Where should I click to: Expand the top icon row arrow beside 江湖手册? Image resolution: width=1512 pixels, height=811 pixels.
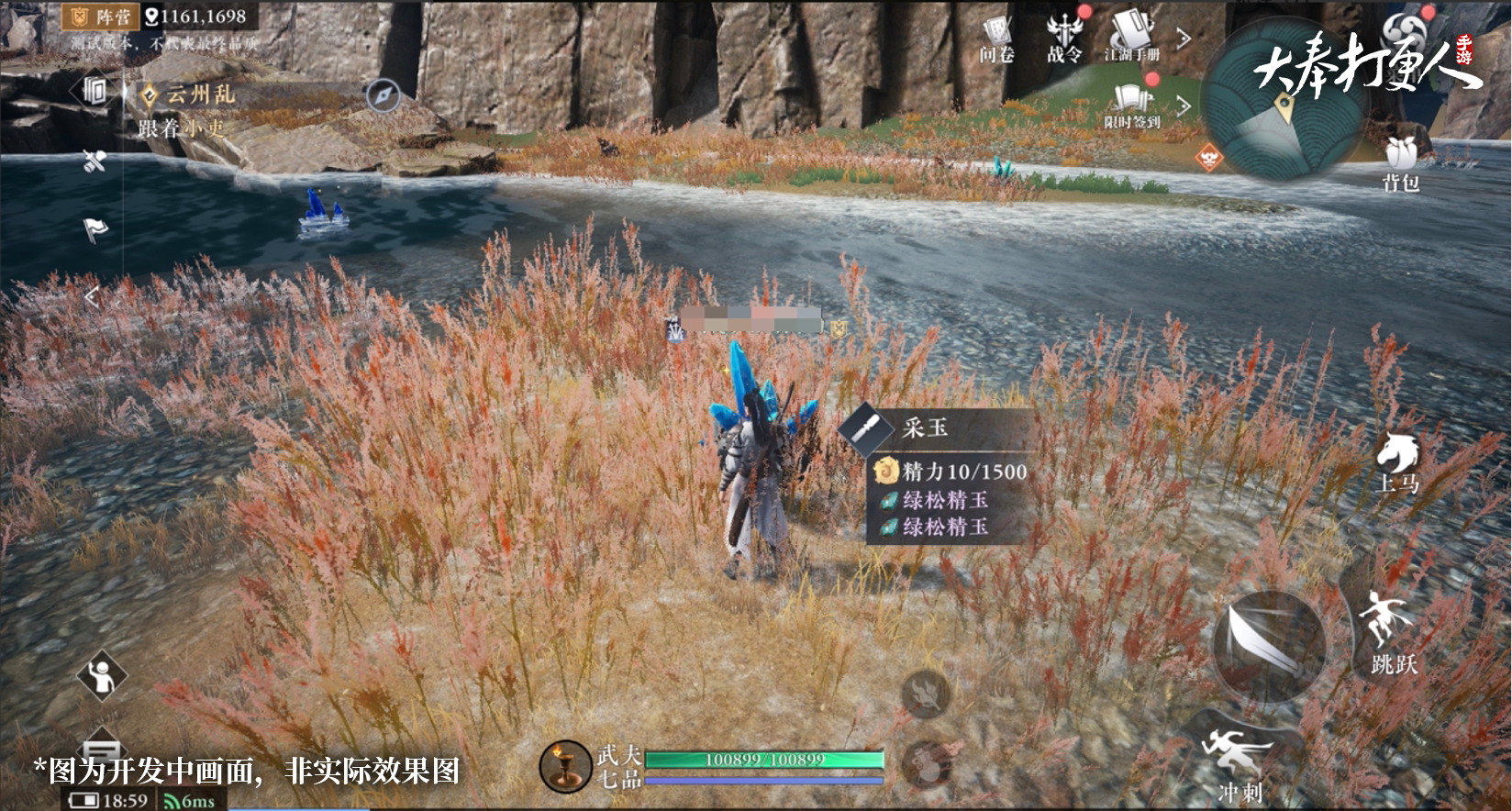coord(1184,39)
